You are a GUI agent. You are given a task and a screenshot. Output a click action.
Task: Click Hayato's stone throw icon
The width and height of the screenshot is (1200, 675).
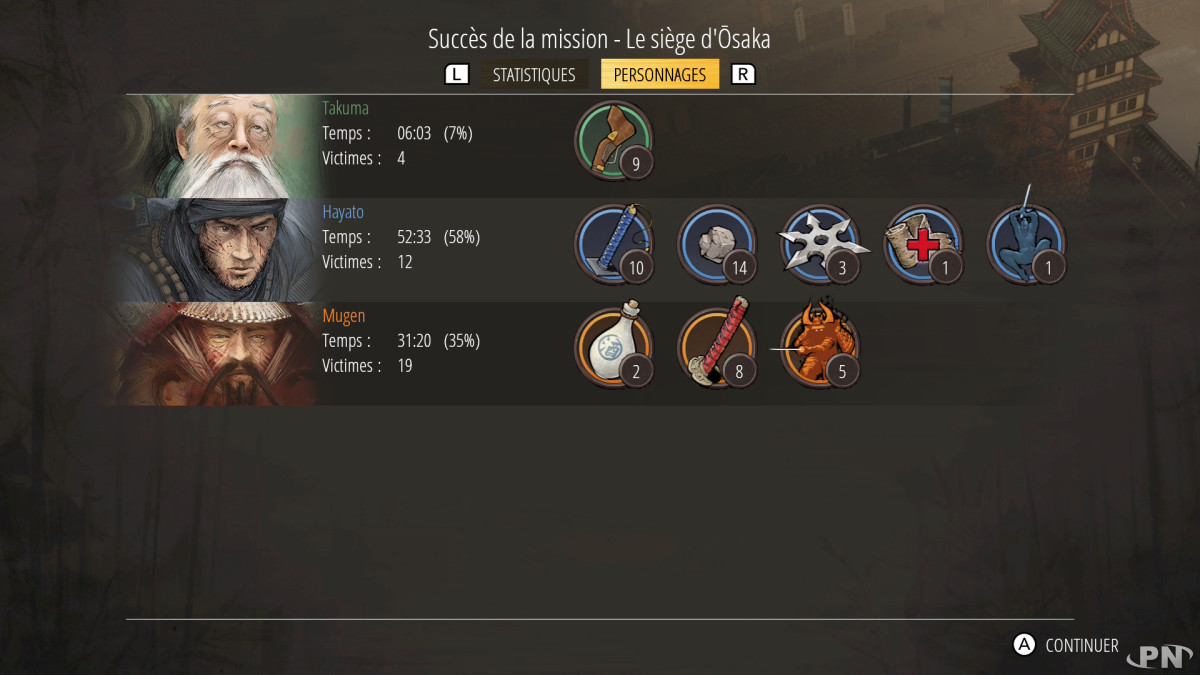tap(716, 244)
